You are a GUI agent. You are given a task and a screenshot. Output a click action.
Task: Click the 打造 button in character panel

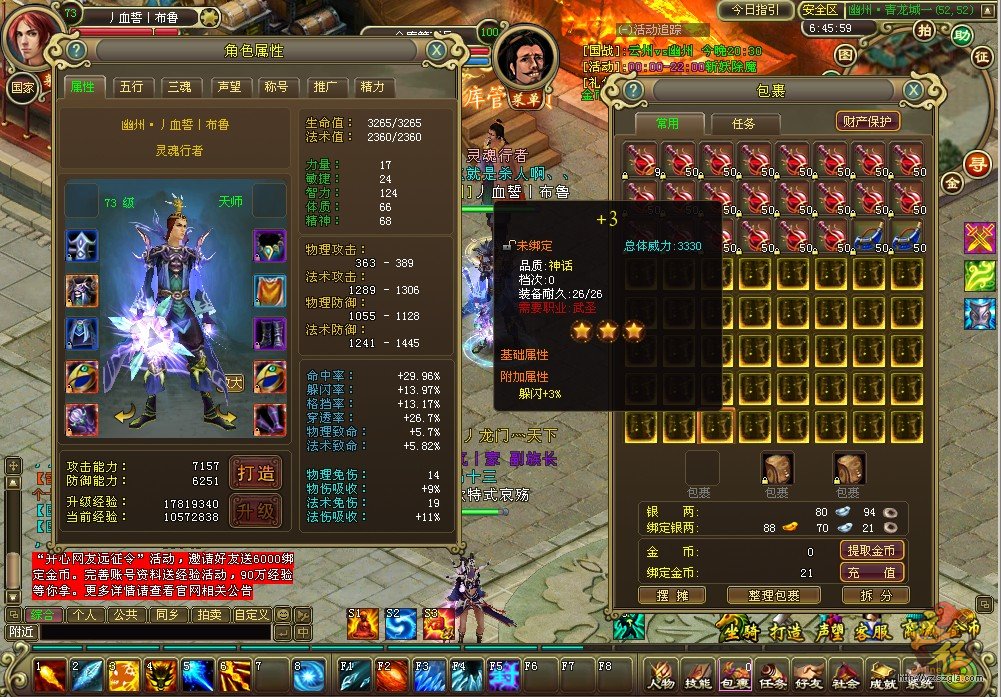coord(254,473)
